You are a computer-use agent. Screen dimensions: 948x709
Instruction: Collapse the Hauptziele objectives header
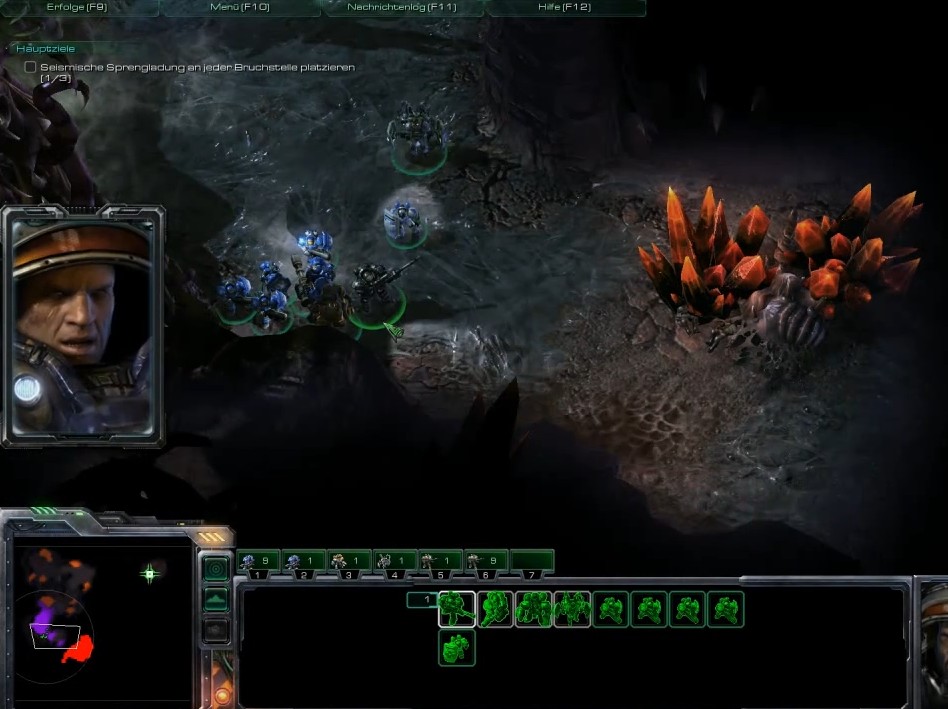click(46, 48)
